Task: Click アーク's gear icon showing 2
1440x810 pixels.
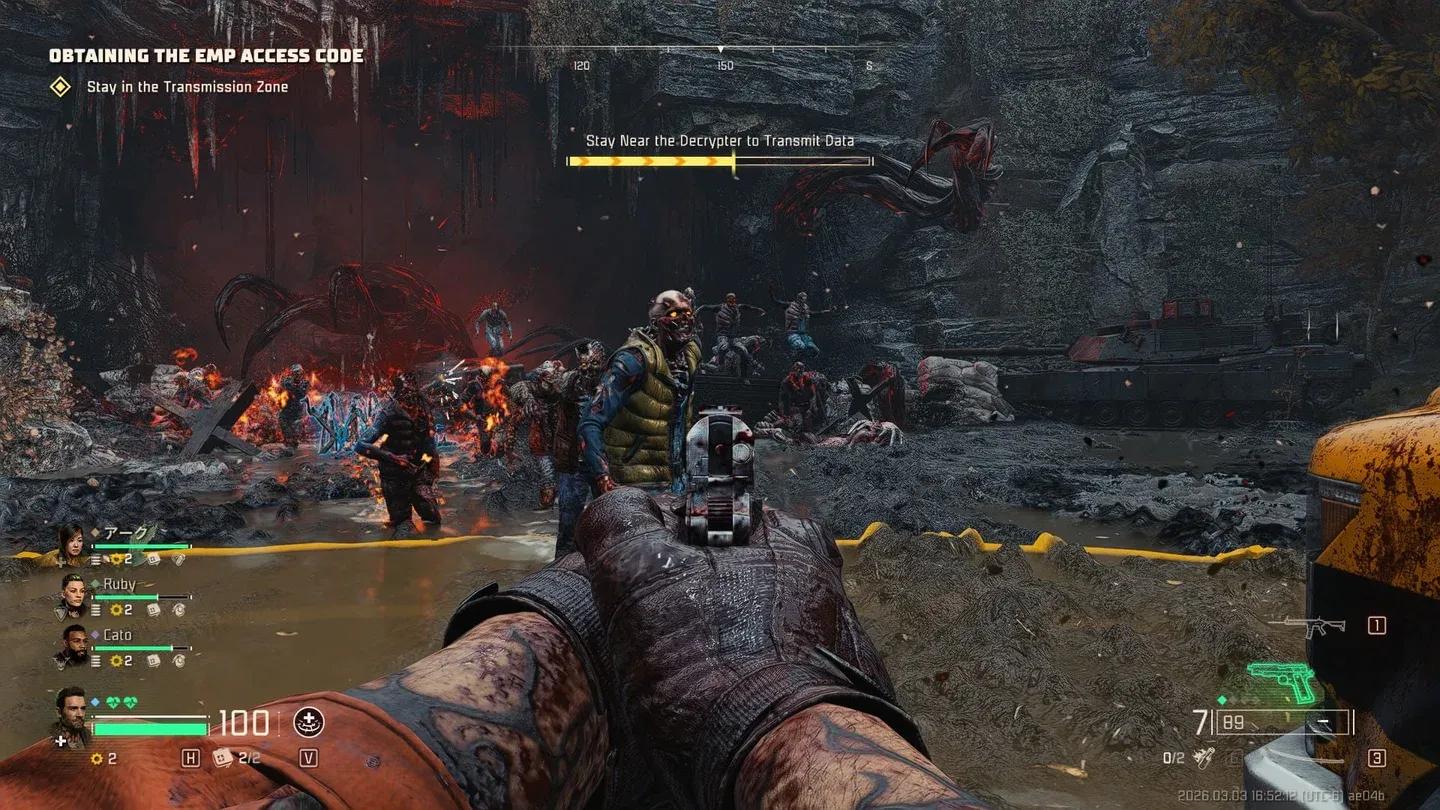Action: (x=117, y=558)
